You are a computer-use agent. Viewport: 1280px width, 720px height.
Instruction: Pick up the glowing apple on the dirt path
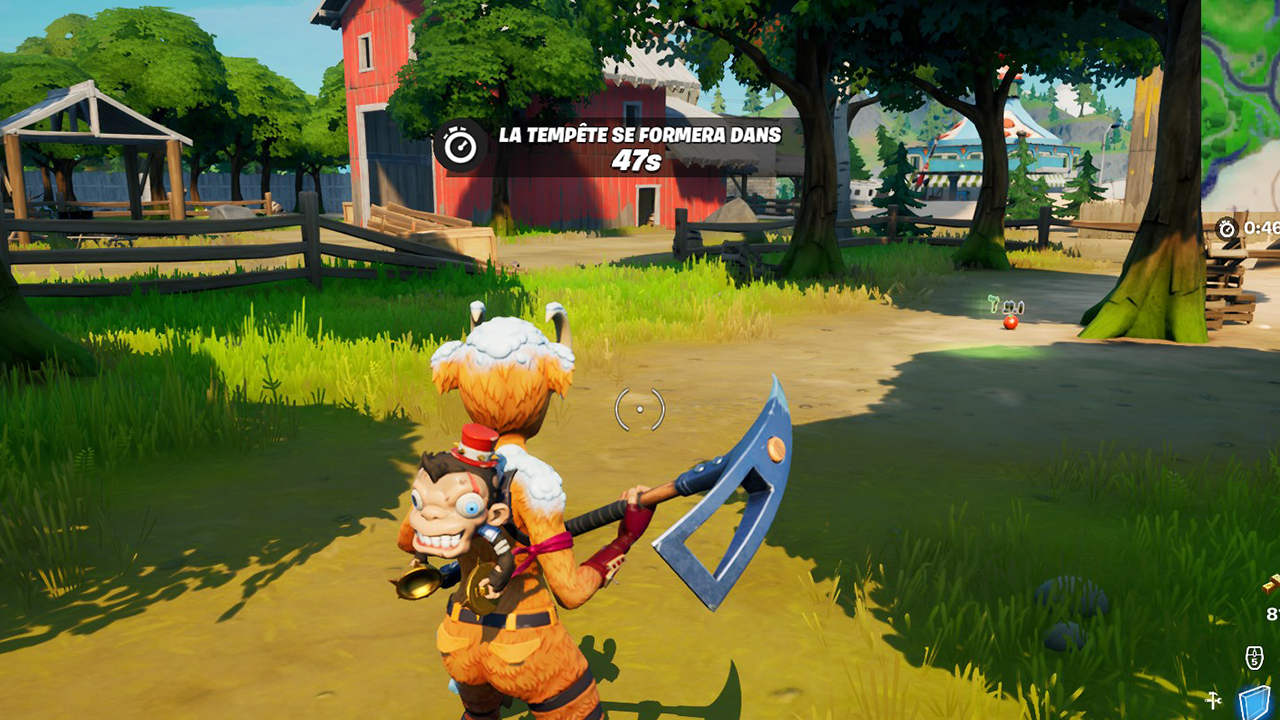click(1012, 323)
